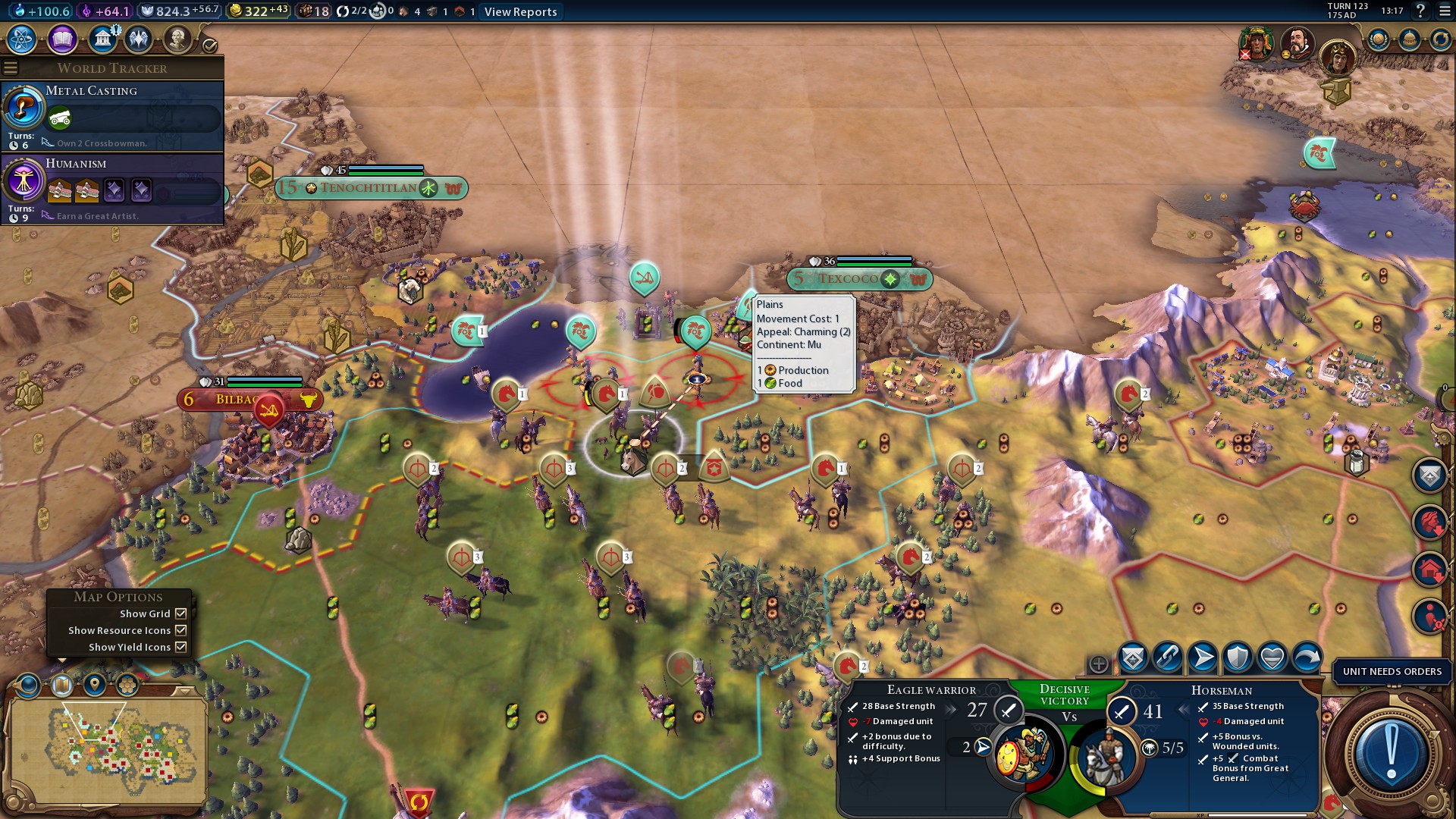This screenshot has height=819, width=1456.
Task: Click the Unit Needs Orders globe button
Action: pyautogui.click(x=1391, y=751)
